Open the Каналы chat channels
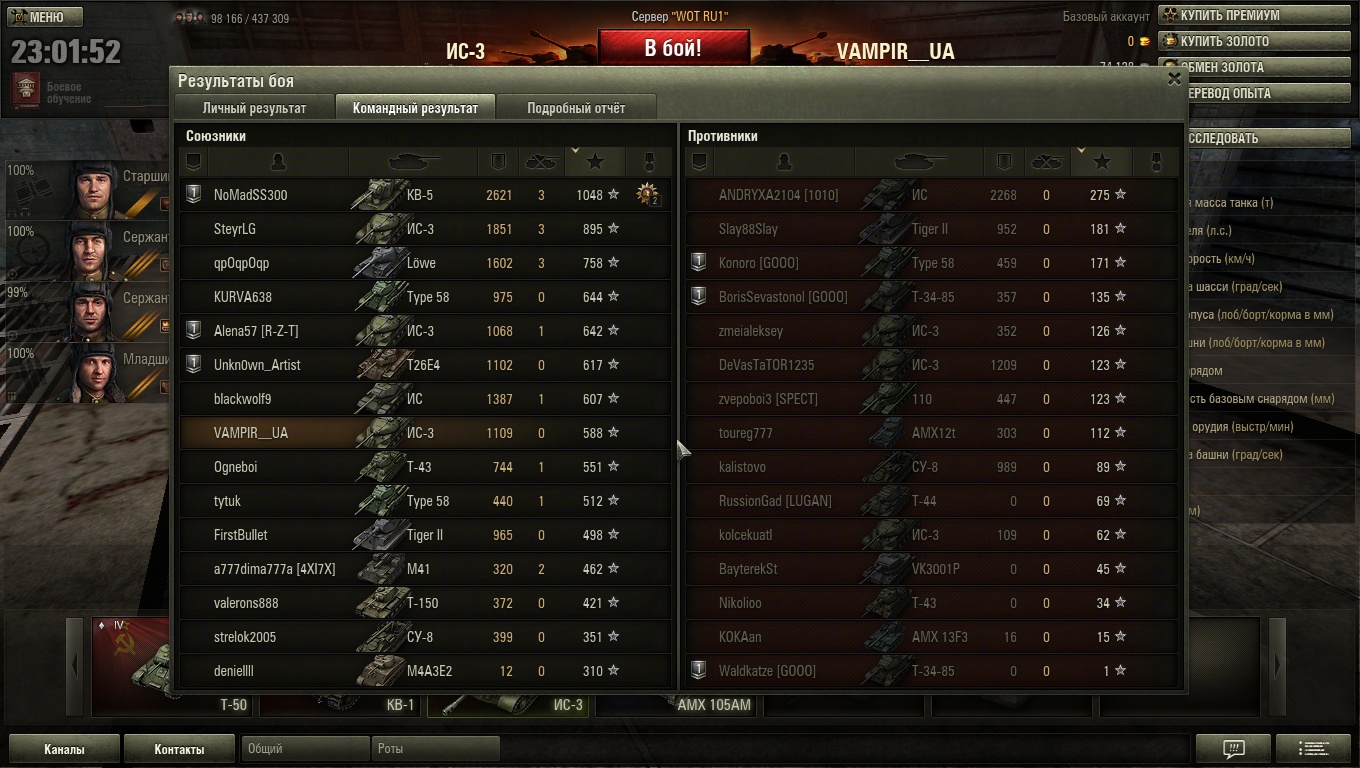Viewport: 1360px width, 768px height. click(64, 749)
